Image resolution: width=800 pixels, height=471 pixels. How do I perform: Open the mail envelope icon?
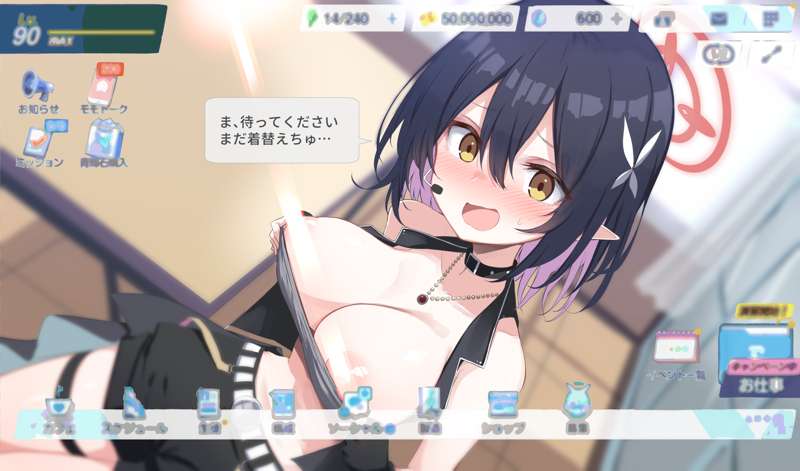pyautogui.click(x=718, y=19)
